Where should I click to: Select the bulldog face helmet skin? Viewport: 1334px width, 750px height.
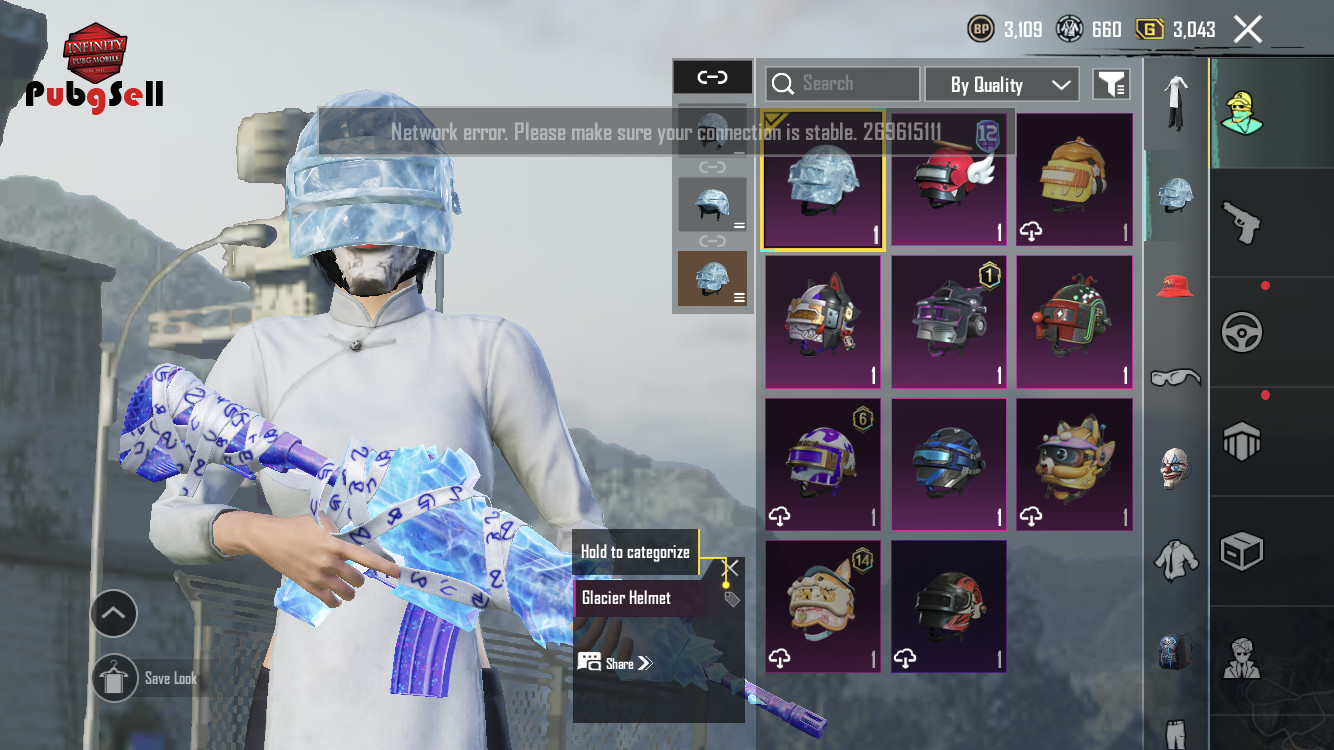point(822,606)
